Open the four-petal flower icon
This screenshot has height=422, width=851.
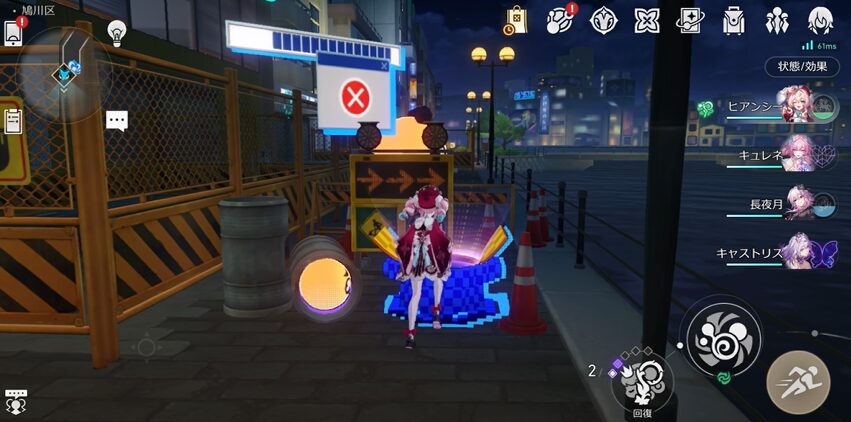[x=647, y=20]
